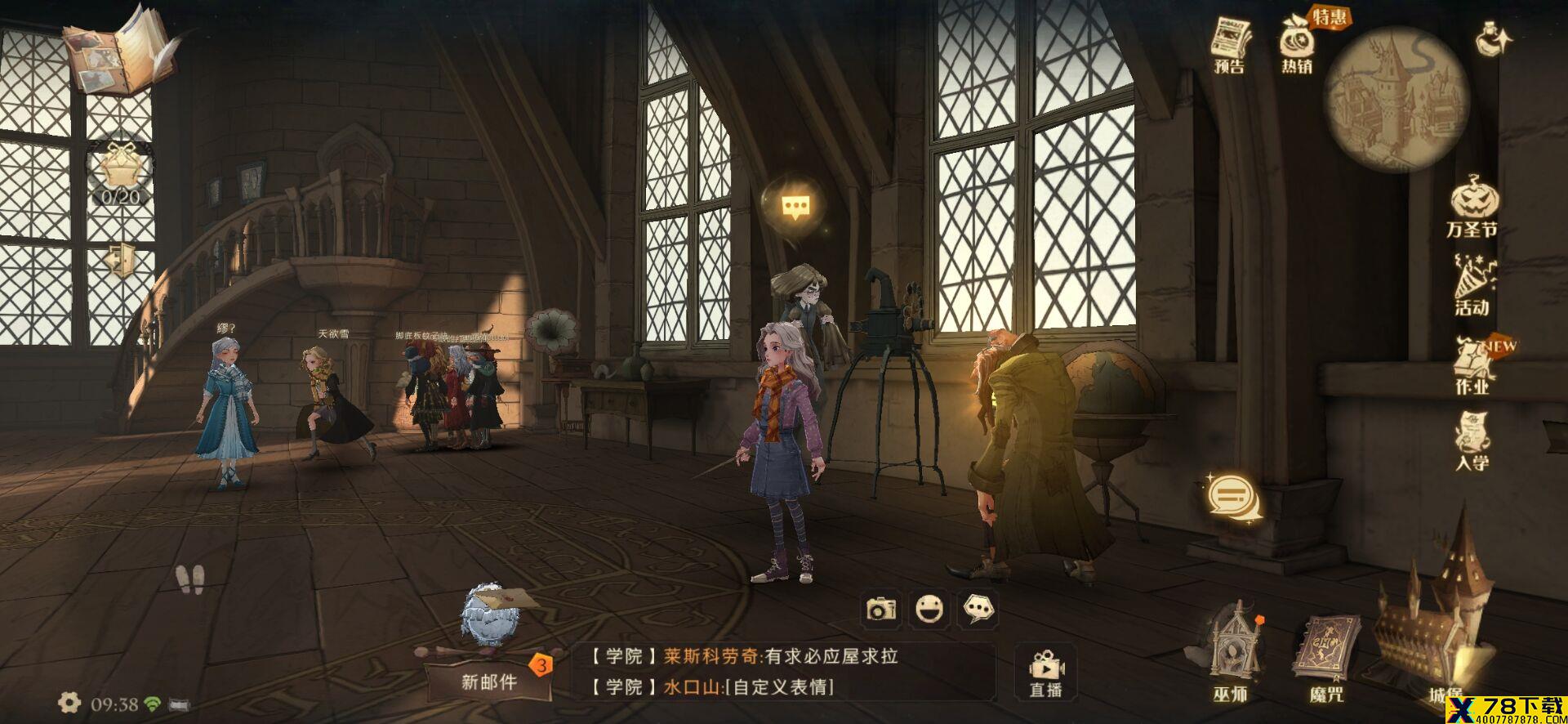
Task: Open the potion bottle icon
Action: (1494, 38)
